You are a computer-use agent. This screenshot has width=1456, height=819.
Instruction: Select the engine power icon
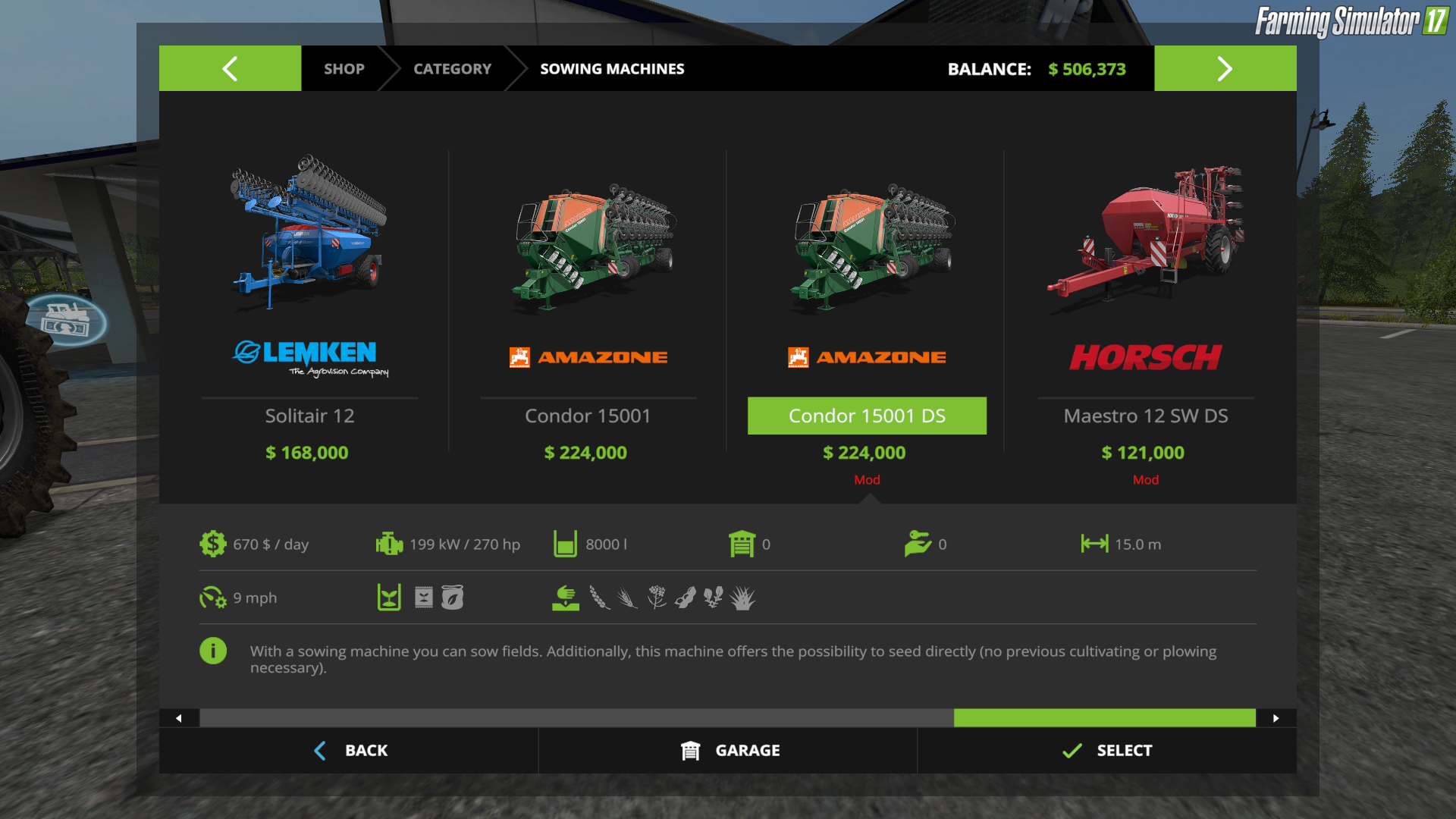[387, 544]
